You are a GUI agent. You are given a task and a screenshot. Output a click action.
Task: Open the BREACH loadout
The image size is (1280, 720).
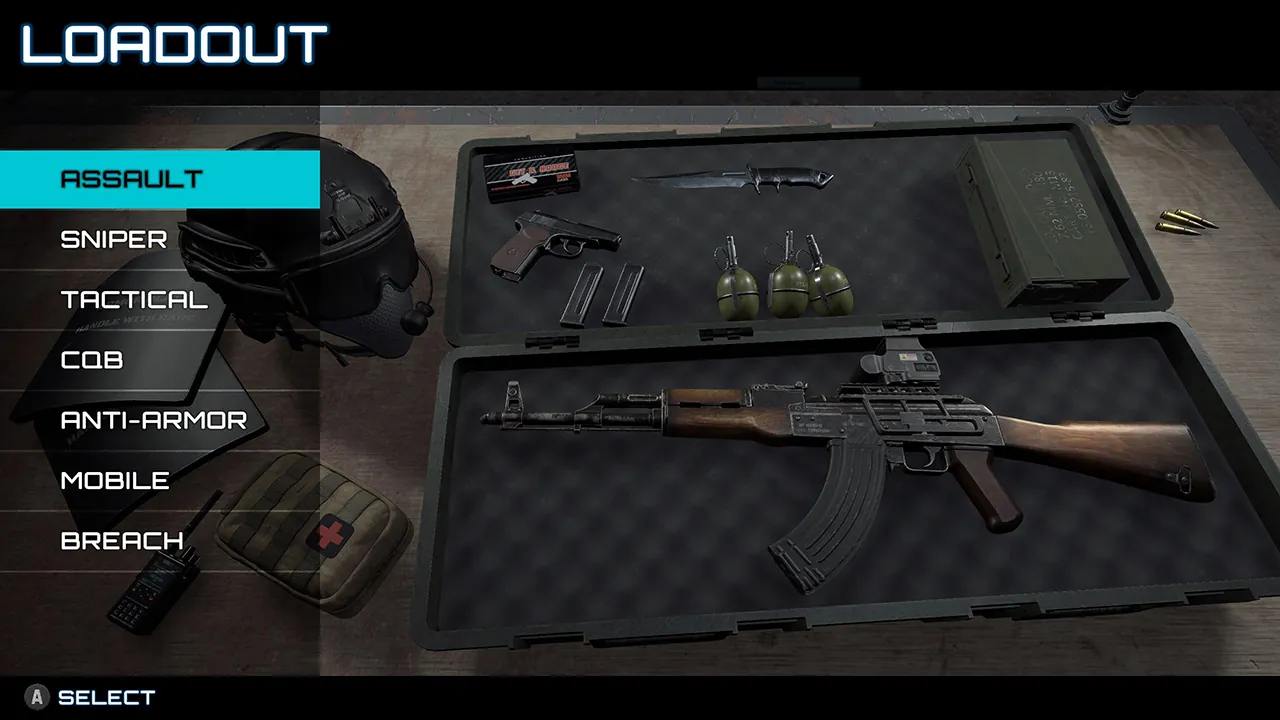(122, 540)
